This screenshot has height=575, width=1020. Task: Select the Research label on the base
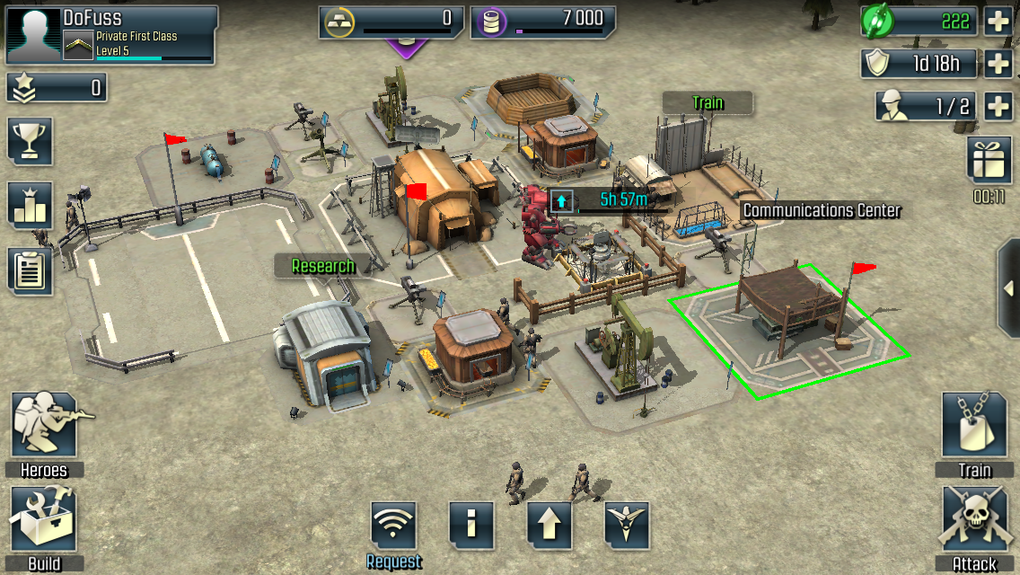coord(322,266)
